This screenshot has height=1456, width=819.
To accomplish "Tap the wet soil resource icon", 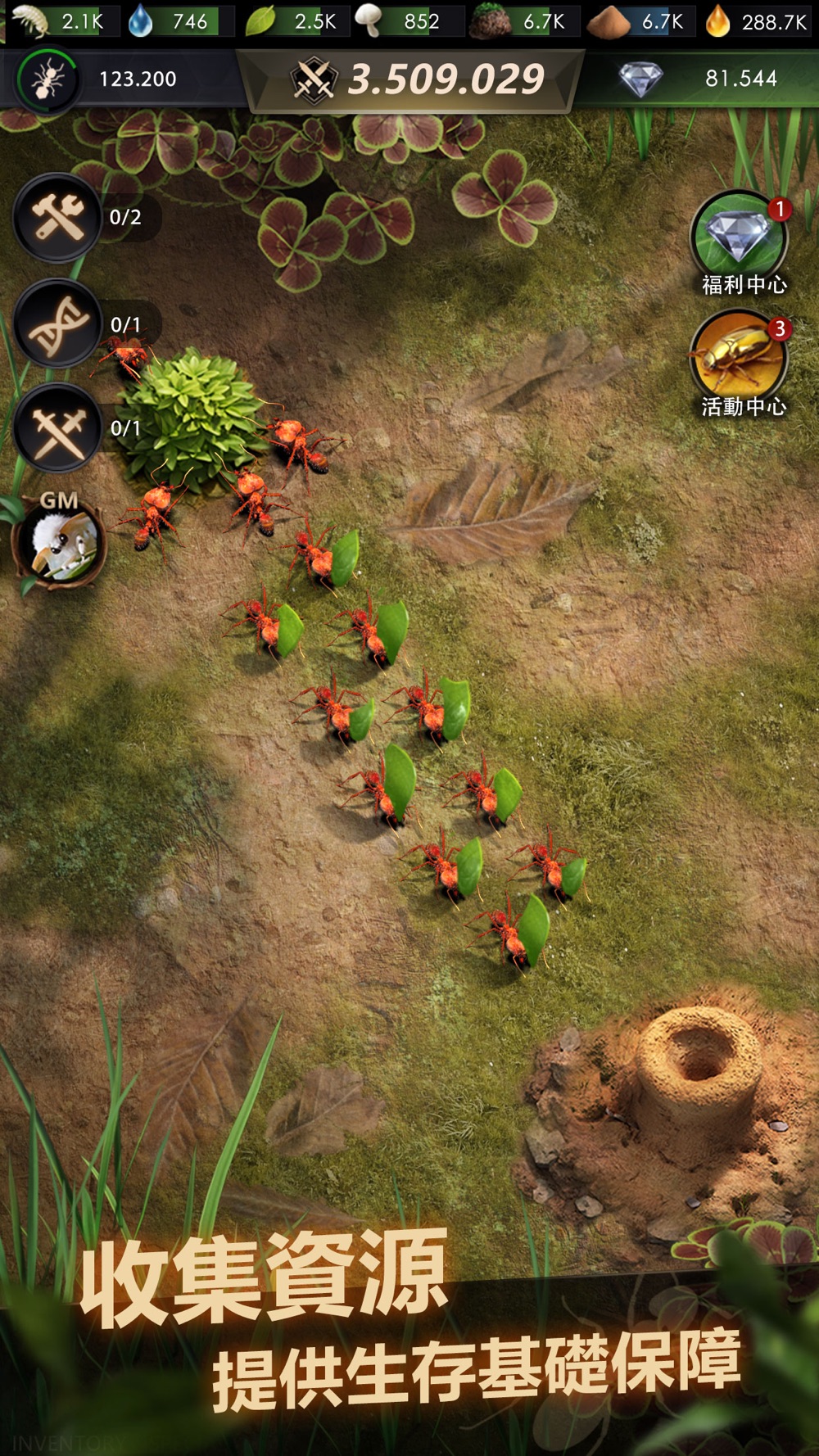I will pyautogui.click(x=491, y=22).
